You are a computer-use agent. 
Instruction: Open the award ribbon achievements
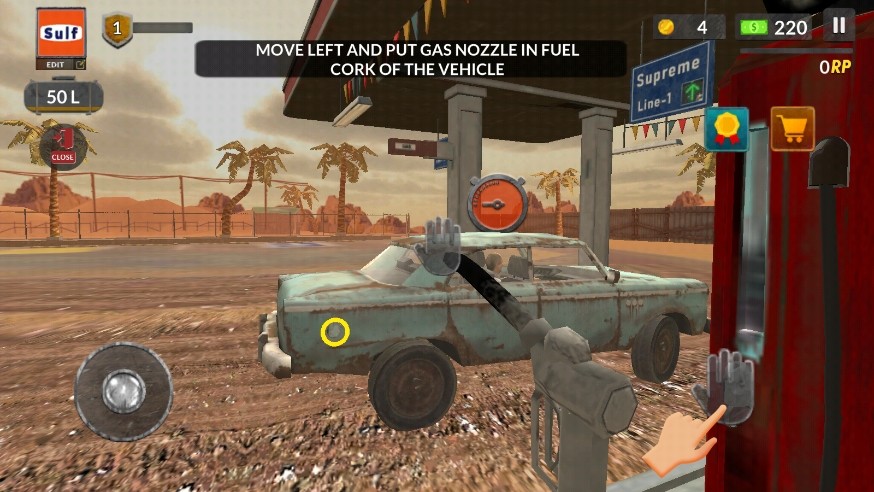pyautogui.click(x=726, y=129)
